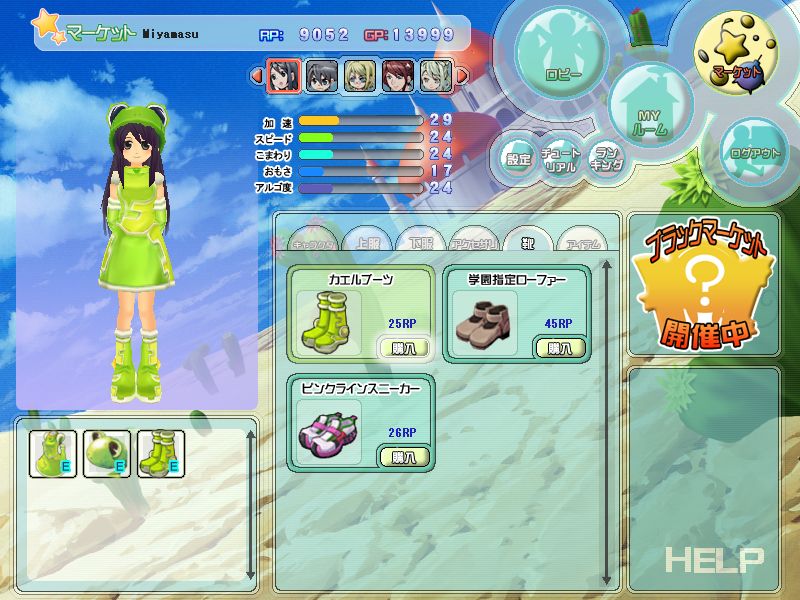This screenshot has width=800, height=600.
Task: Buy the ピンクラインスニーカー for 26RP
Action: click(404, 456)
